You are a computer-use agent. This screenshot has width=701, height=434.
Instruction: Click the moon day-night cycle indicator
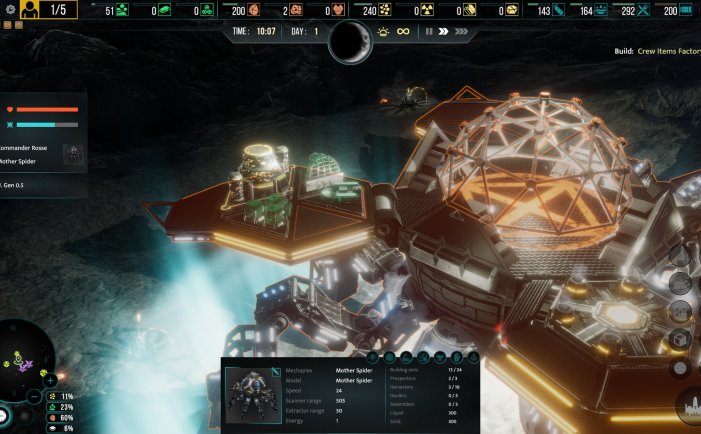click(x=350, y=40)
